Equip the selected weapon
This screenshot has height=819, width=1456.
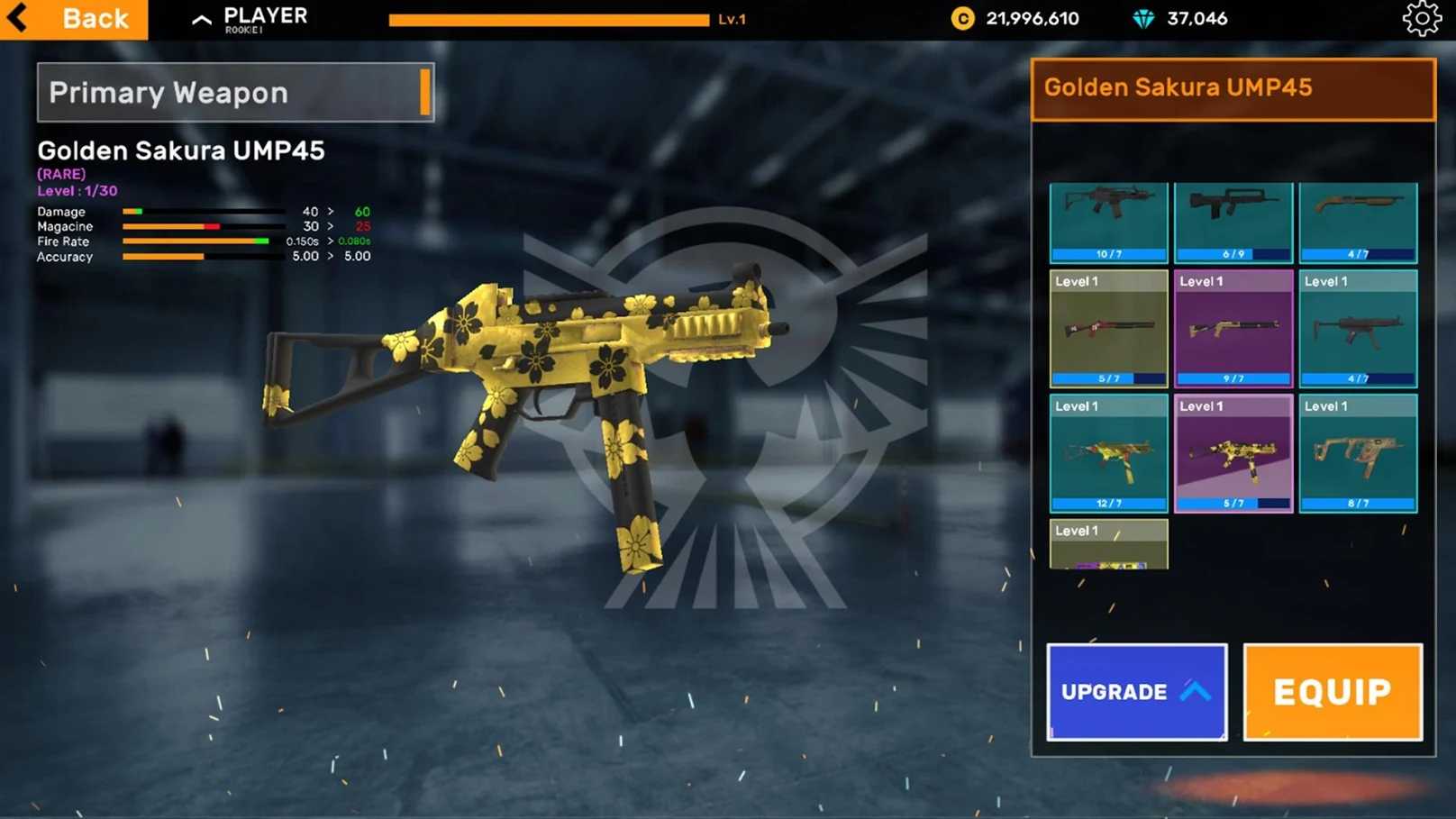pyautogui.click(x=1332, y=691)
